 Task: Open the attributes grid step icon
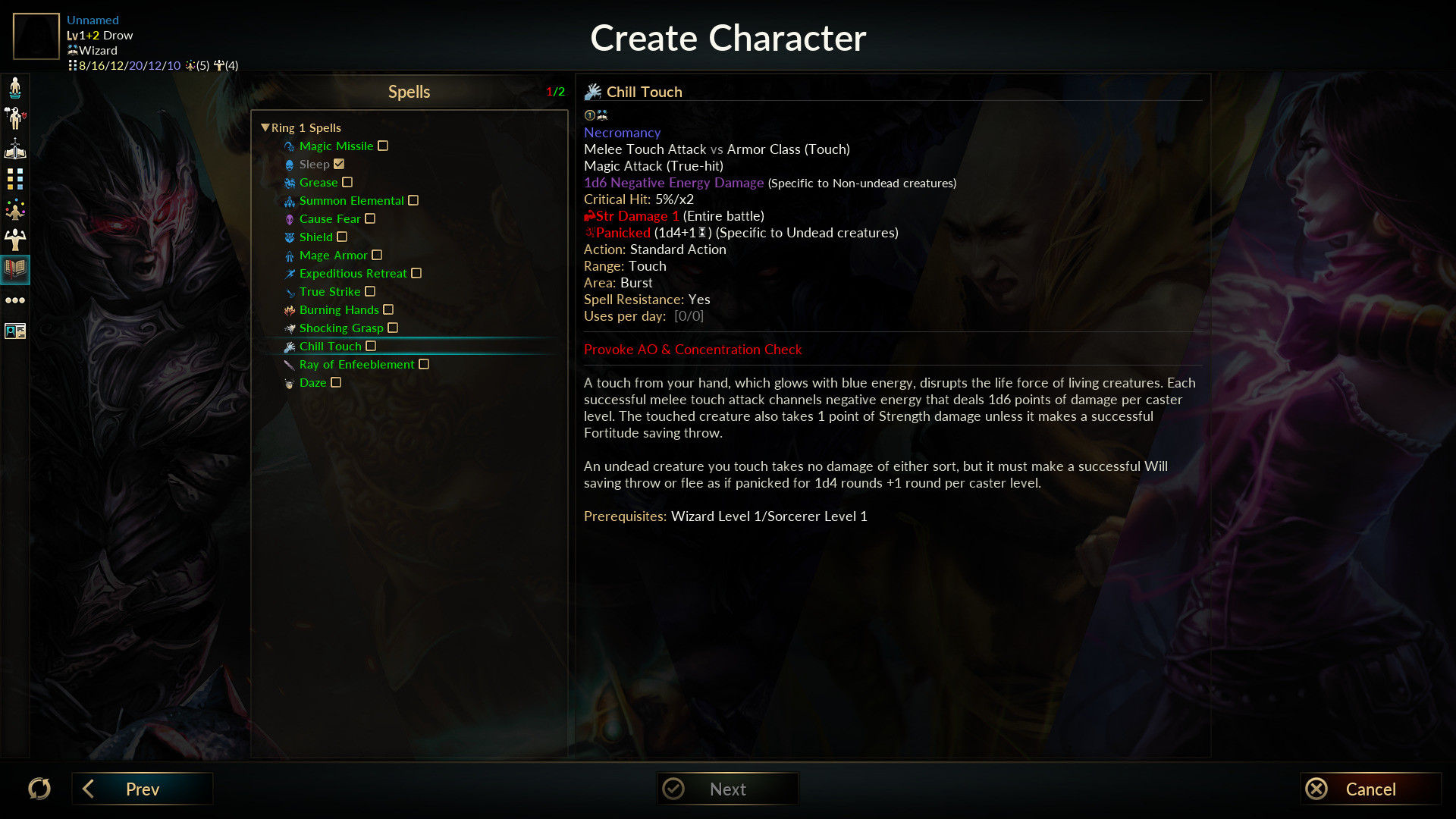15,180
